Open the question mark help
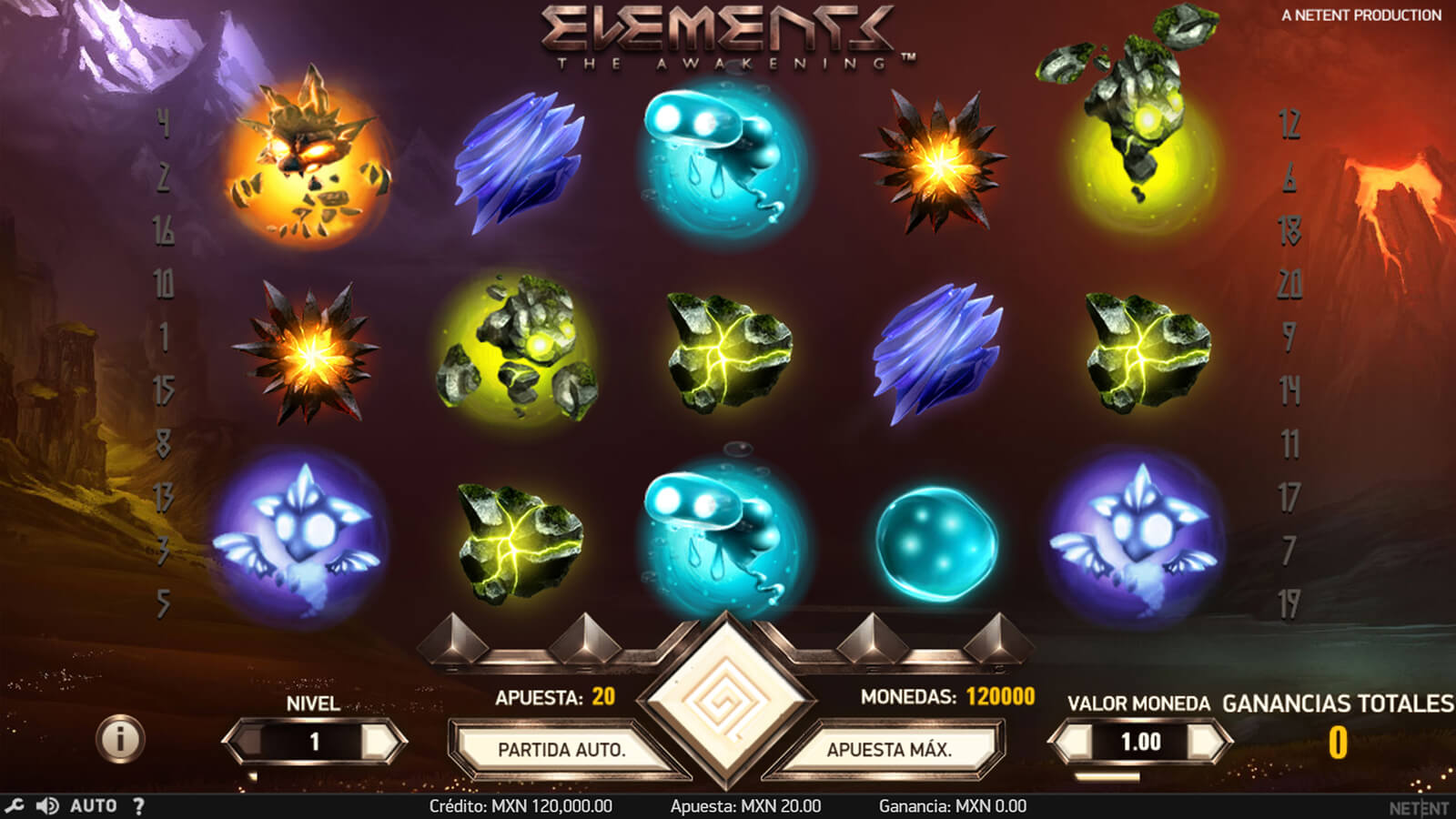 point(138,806)
